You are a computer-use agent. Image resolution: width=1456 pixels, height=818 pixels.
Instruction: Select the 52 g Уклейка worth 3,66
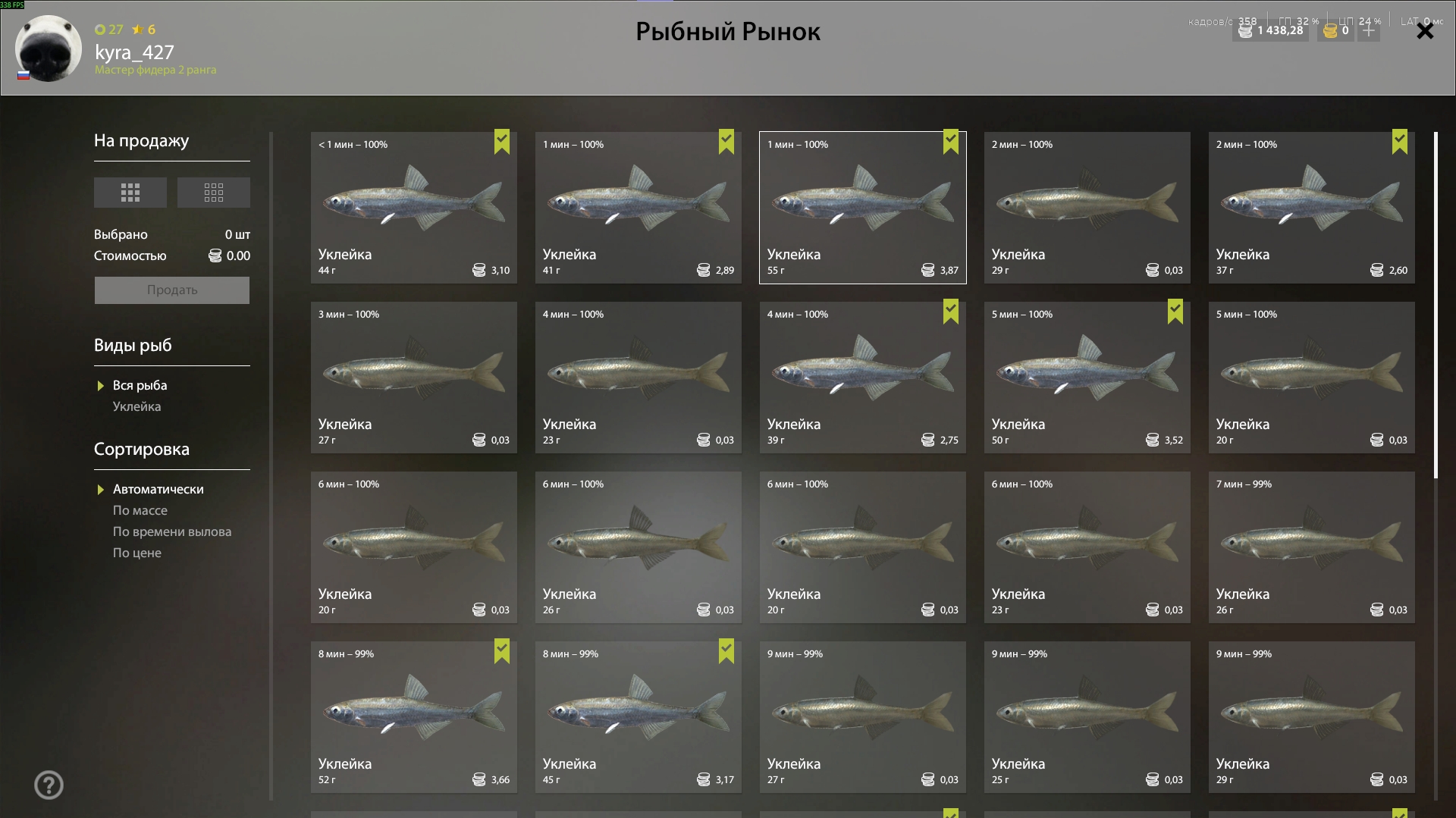click(x=413, y=717)
